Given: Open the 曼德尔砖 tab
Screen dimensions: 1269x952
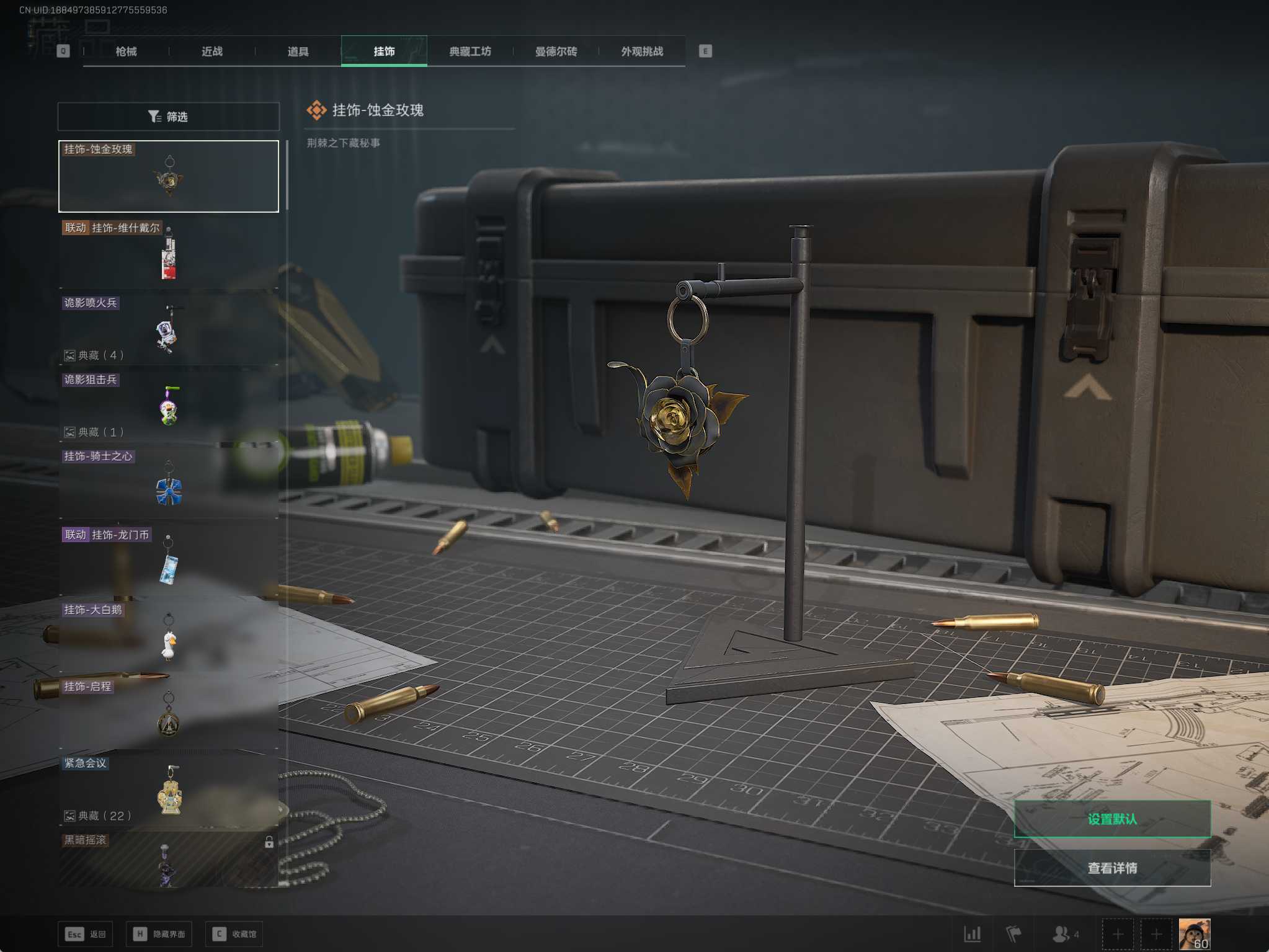Looking at the screenshot, I should (556, 51).
